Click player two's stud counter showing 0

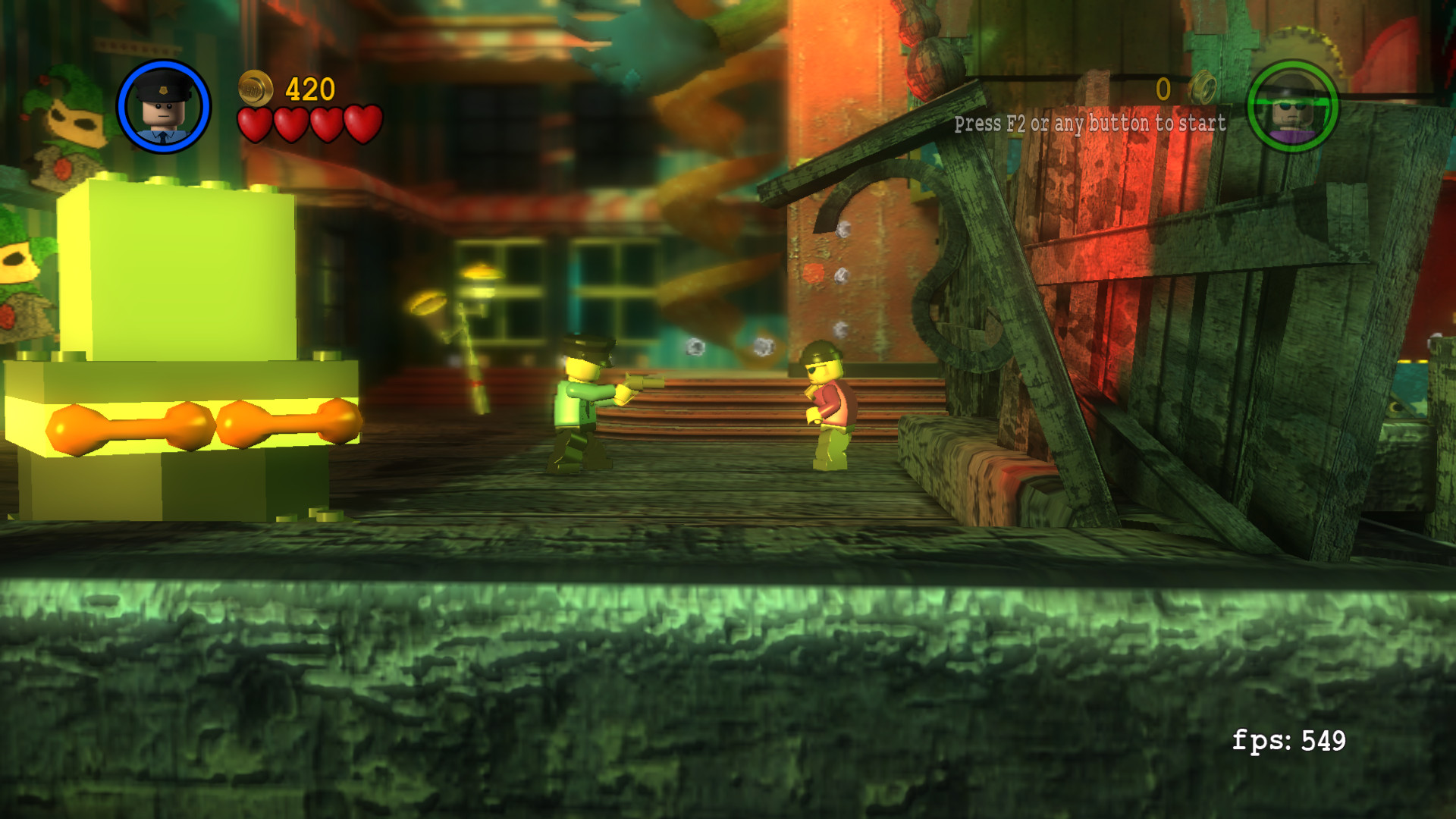click(x=1162, y=88)
